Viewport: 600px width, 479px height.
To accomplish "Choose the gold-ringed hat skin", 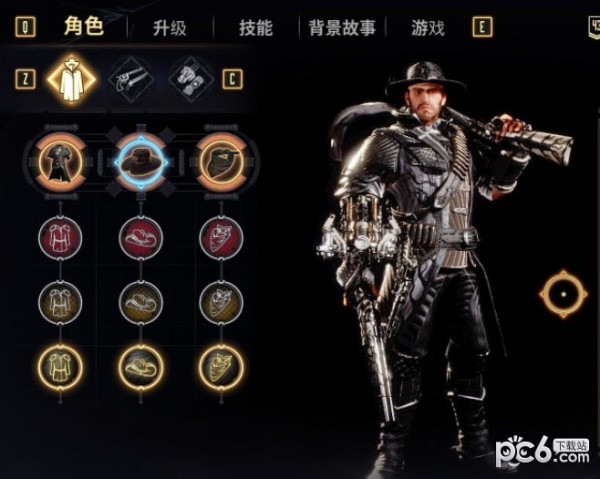I will [x=141, y=366].
